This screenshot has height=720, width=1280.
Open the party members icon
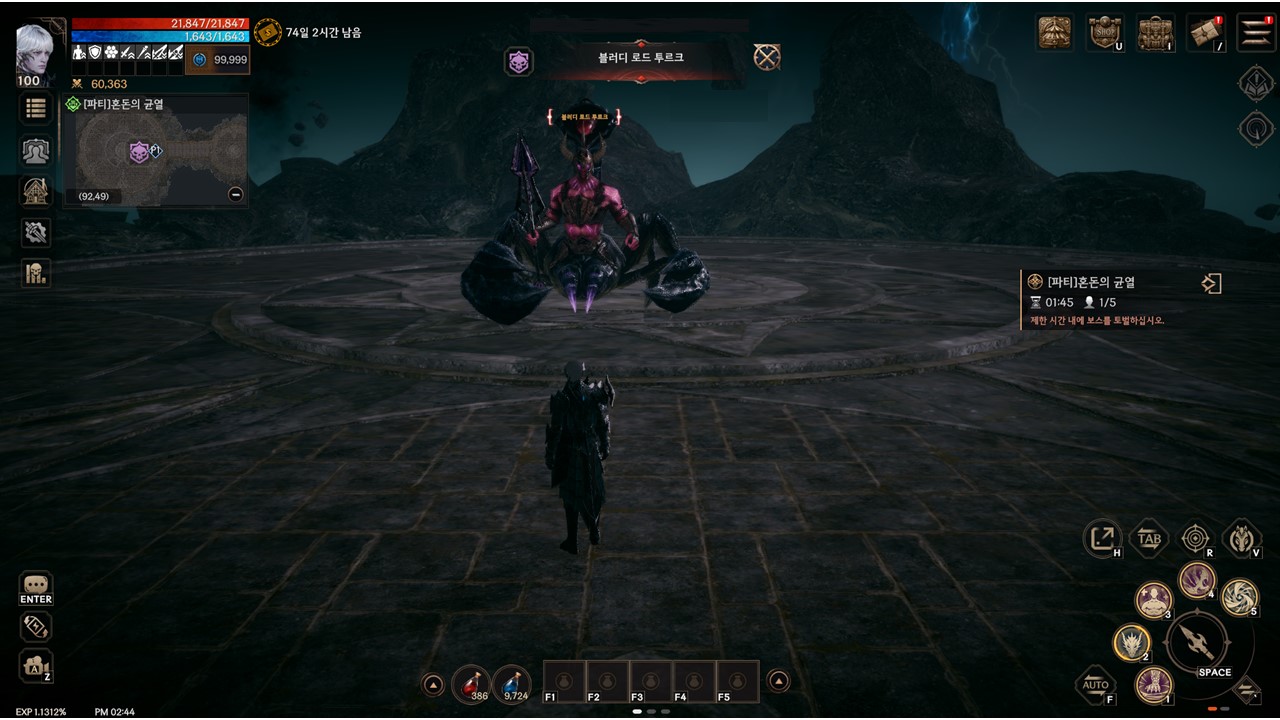click(36, 150)
